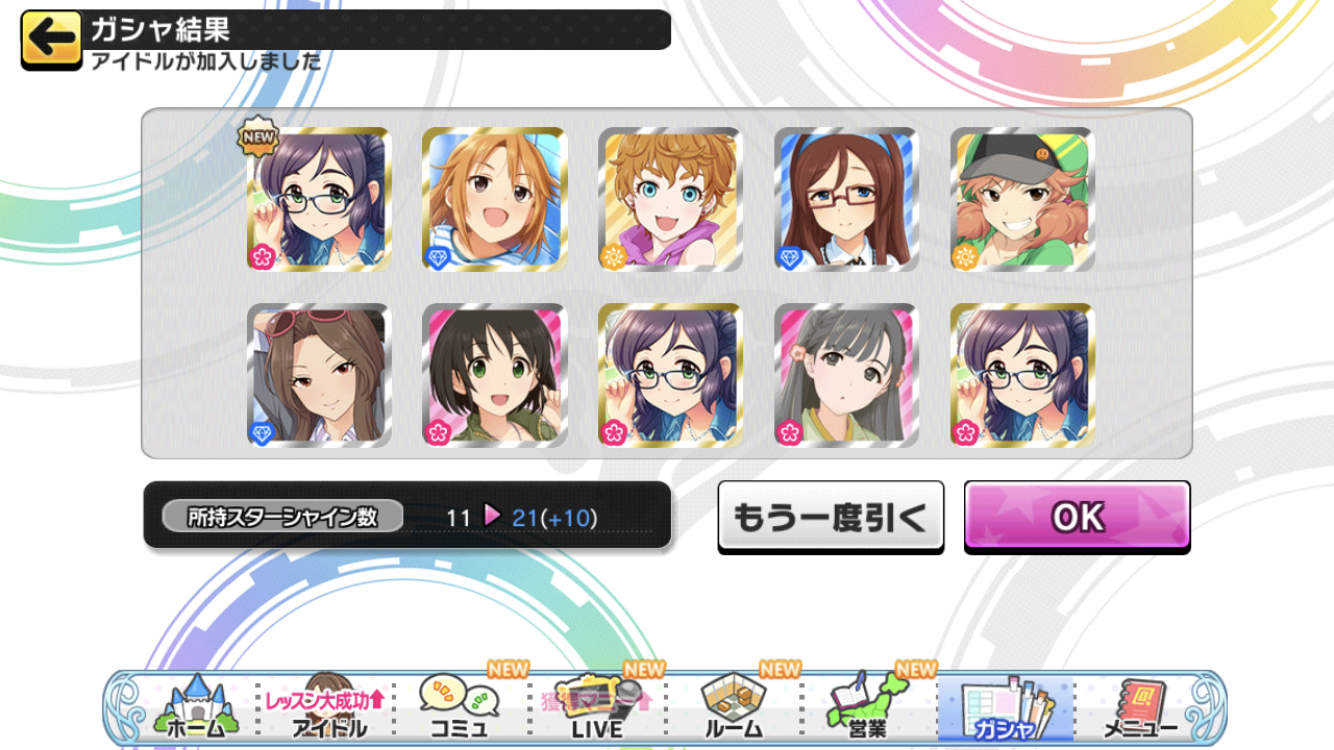View the idol with the black cap
The image size is (1334, 750).
(x=1022, y=200)
